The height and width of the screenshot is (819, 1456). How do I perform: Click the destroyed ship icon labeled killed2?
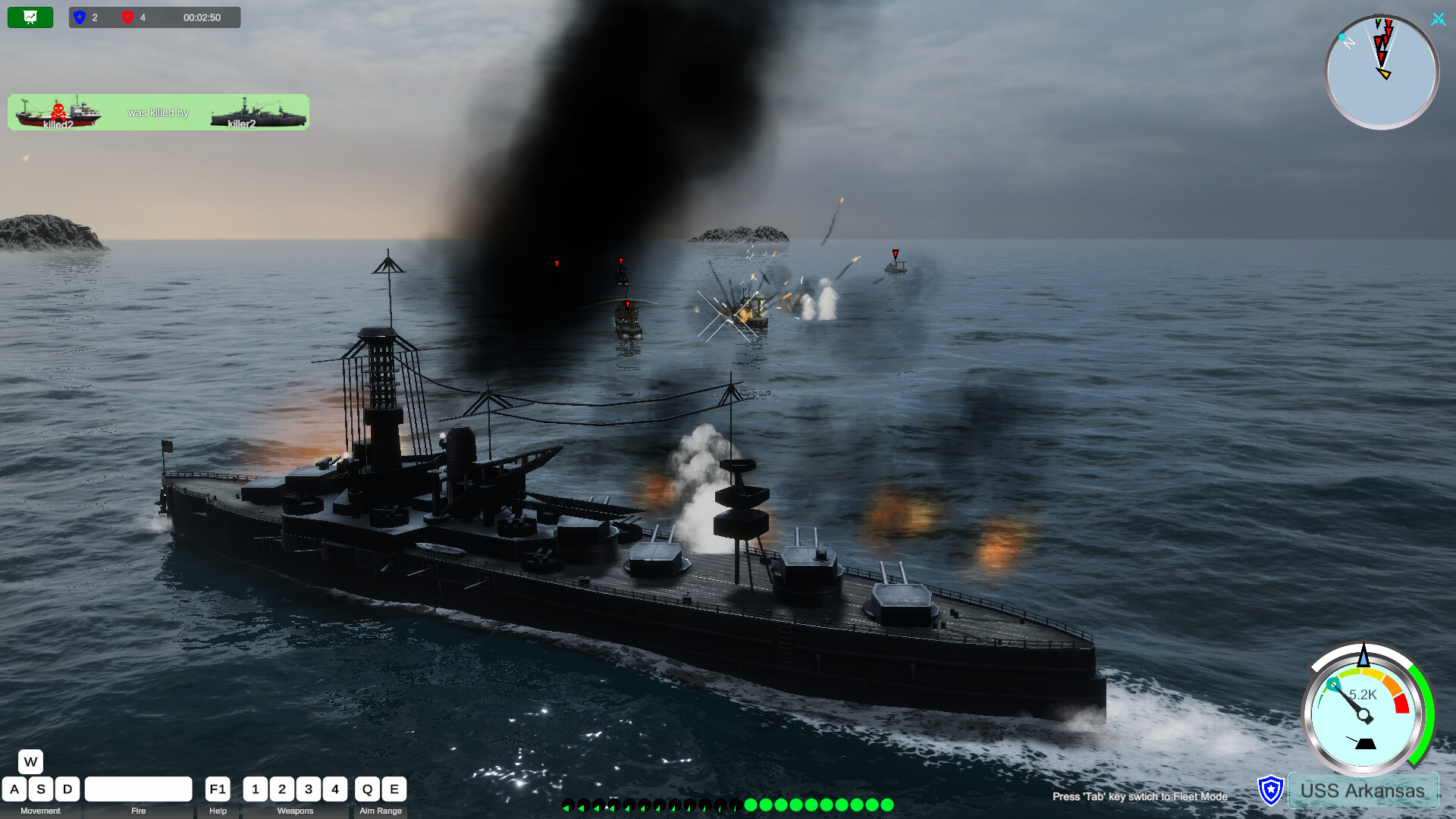(x=61, y=112)
